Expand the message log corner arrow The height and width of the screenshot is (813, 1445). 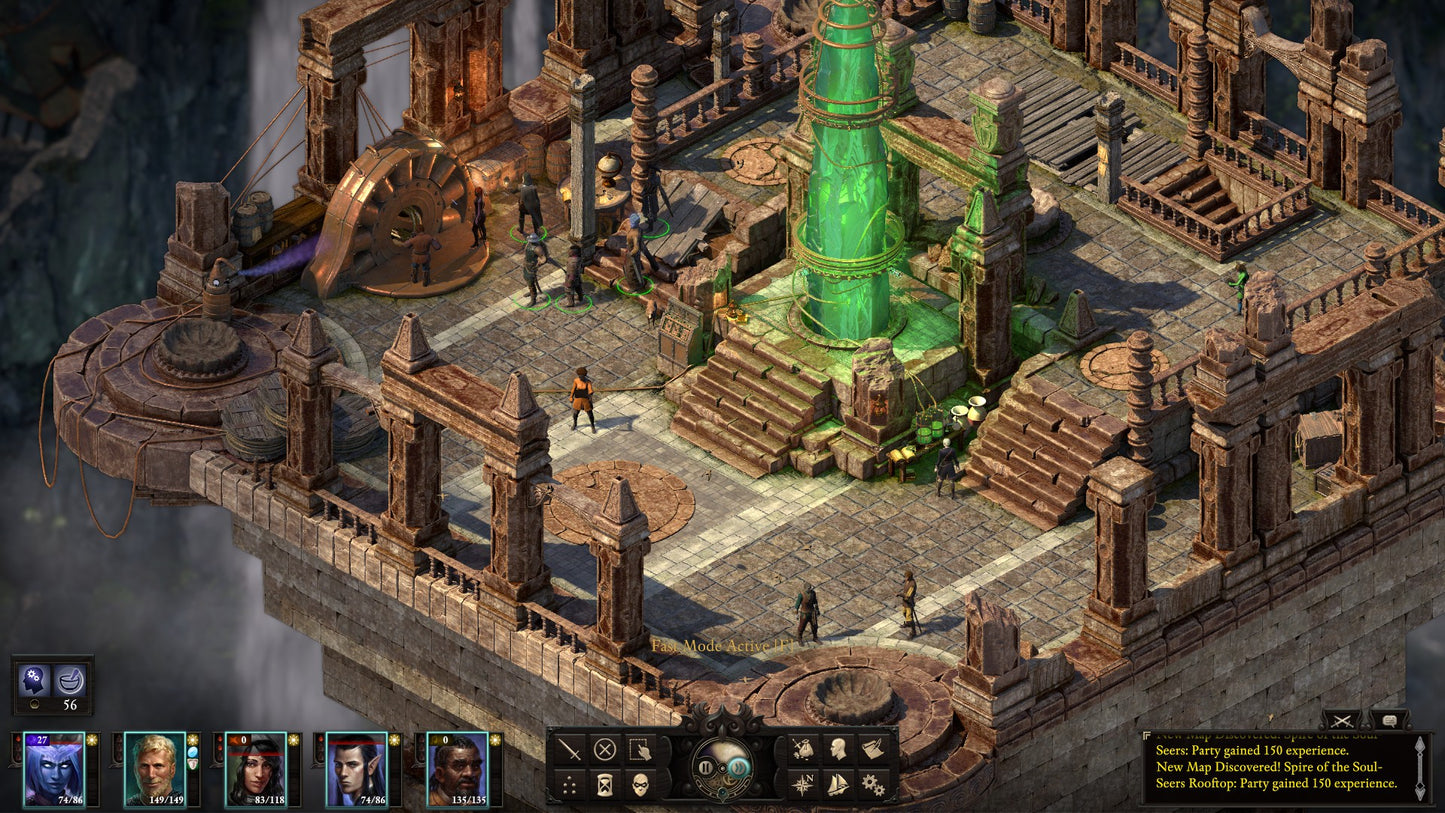tap(1147, 735)
